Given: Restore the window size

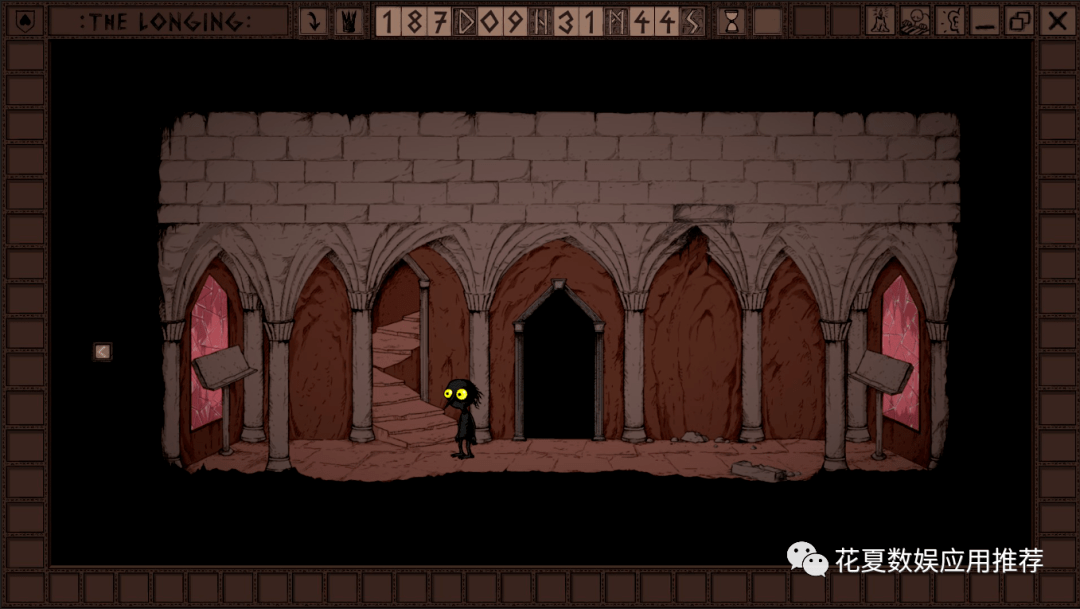Looking at the screenshot, I should tap(1020, 21).
